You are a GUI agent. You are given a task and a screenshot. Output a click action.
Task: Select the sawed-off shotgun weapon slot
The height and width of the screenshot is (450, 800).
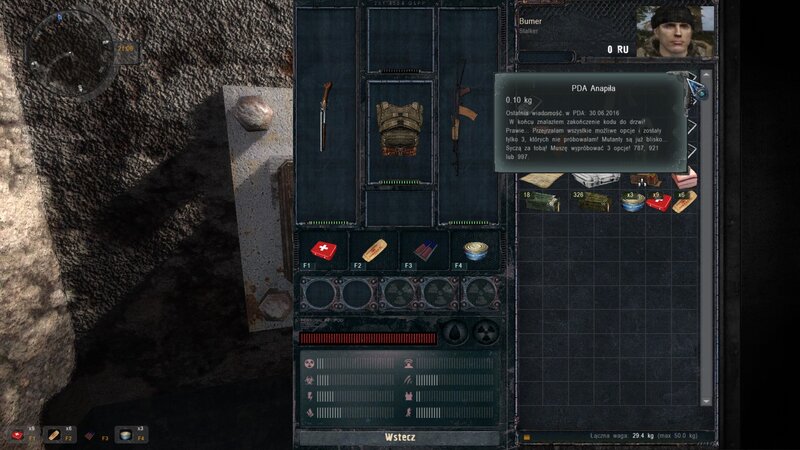pos(326,116)
